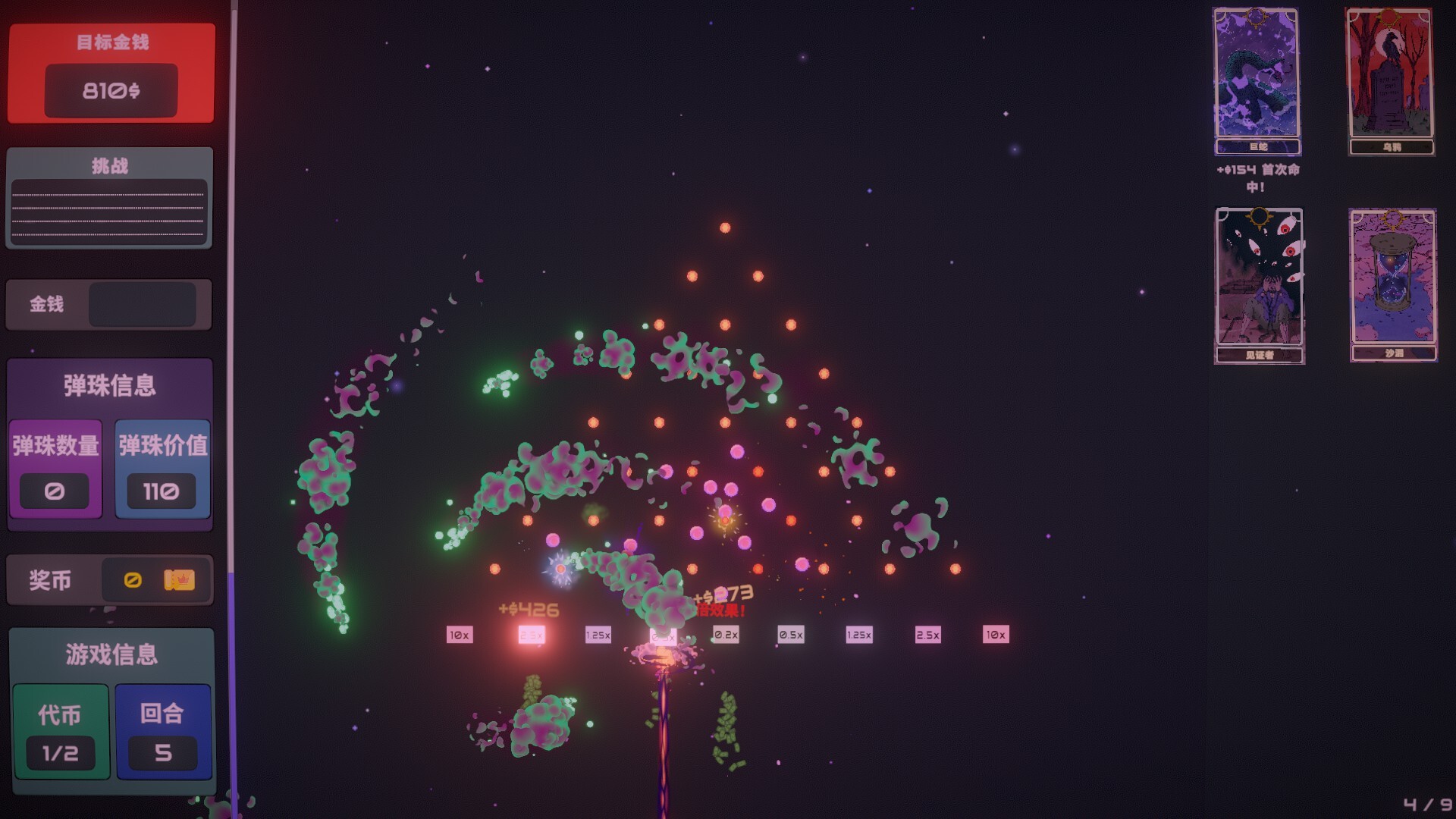Click the orange ticket icon beside 奖币
The height and width of the screenshot is (819, 1456).
click(x=179, y=580)
